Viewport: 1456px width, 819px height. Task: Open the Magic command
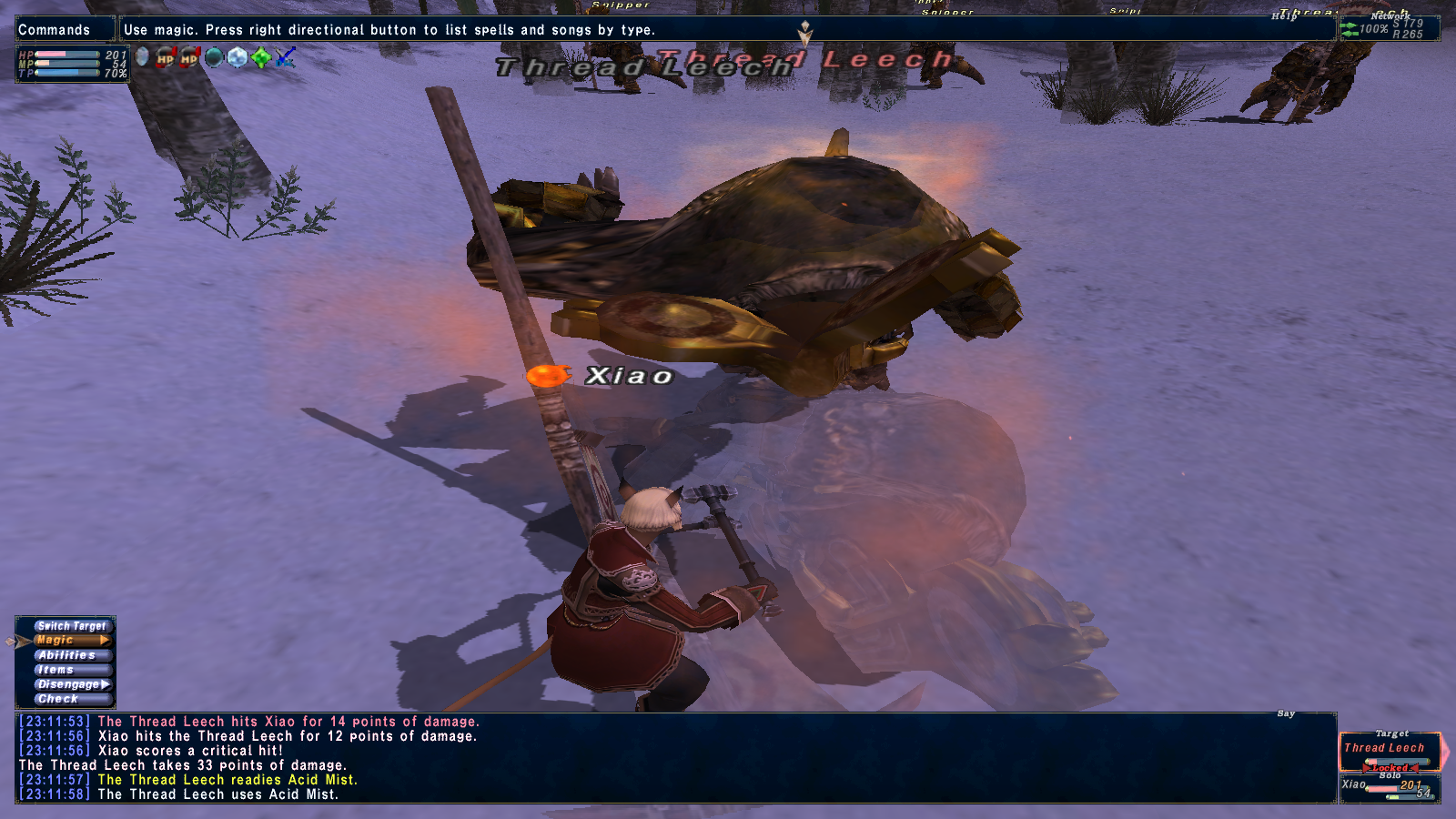[x=71, y=641]
